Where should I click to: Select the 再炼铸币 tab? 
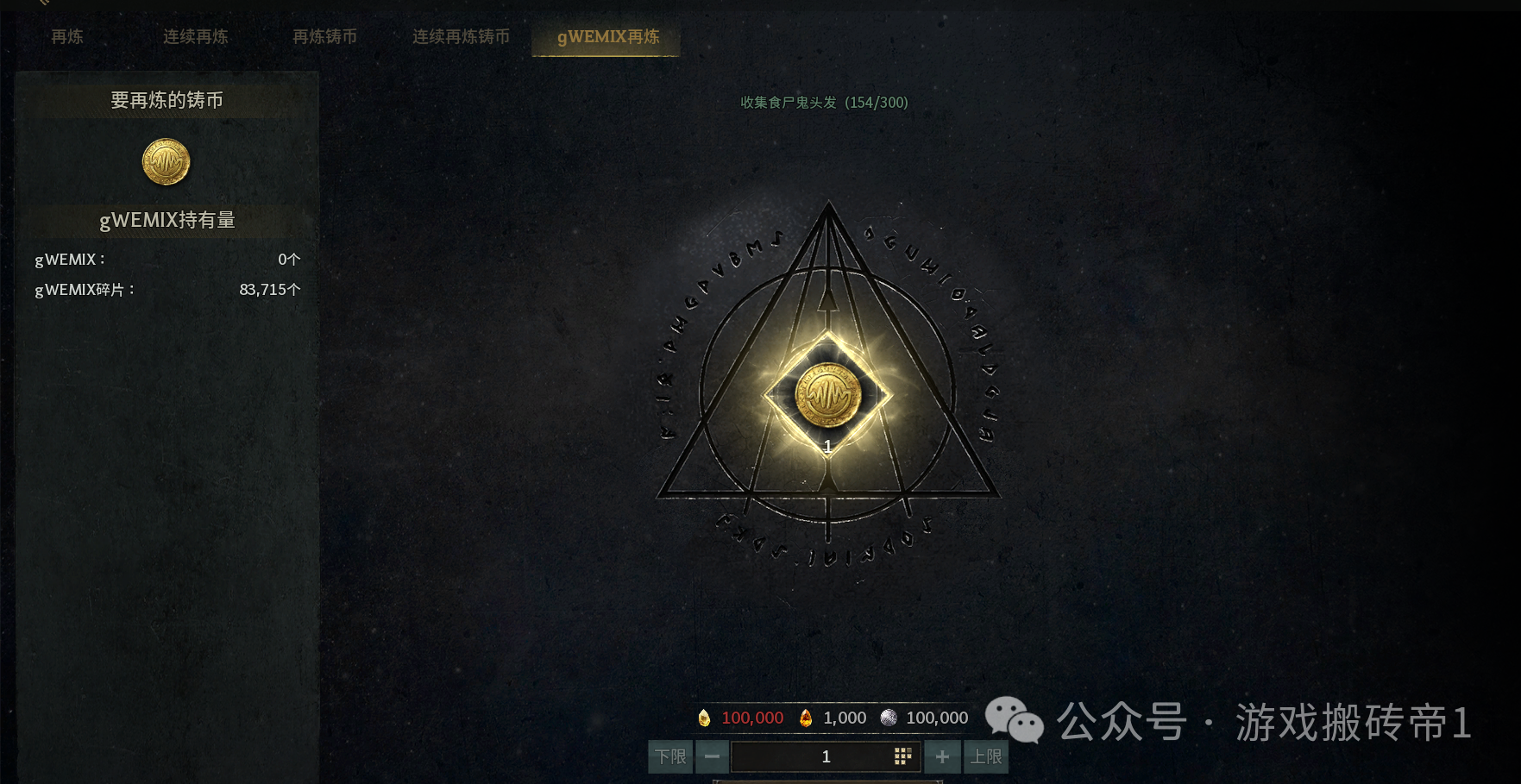324,37
